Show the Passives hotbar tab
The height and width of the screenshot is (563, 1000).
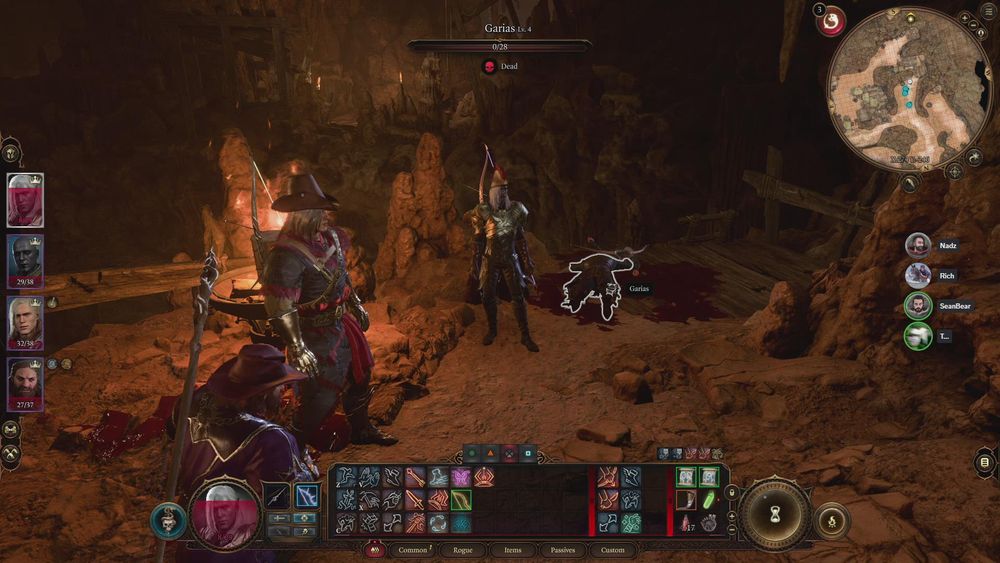pyautogui.click(x=563, y=550)
